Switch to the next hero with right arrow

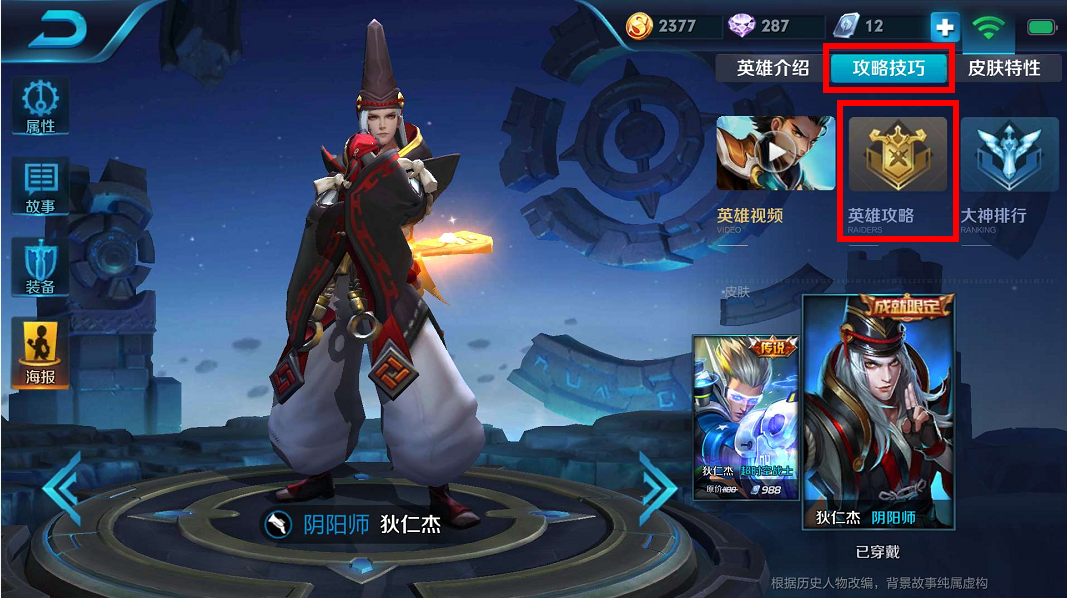click(658, 489)
